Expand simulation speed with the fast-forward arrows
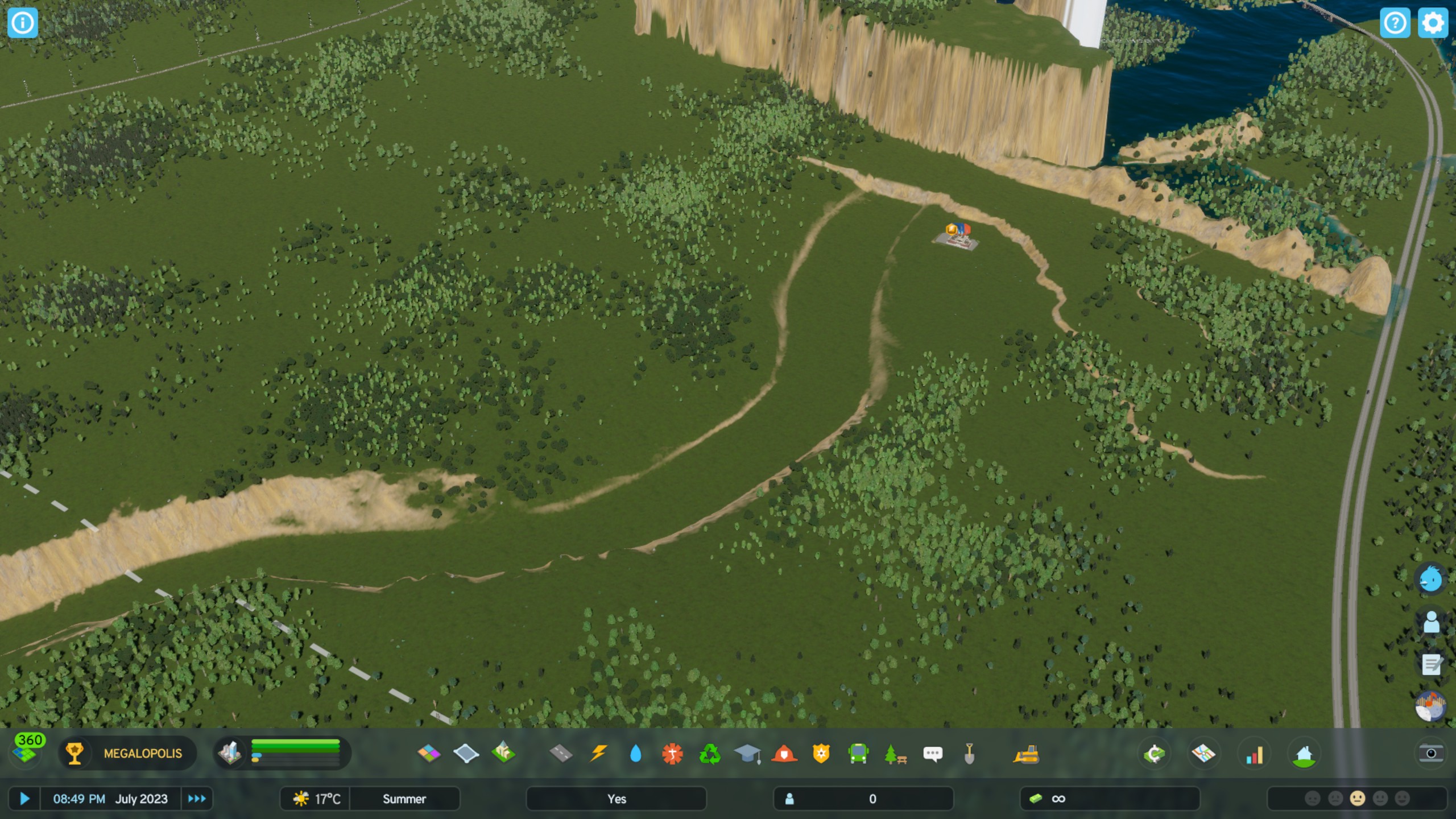 coord(197,799)
